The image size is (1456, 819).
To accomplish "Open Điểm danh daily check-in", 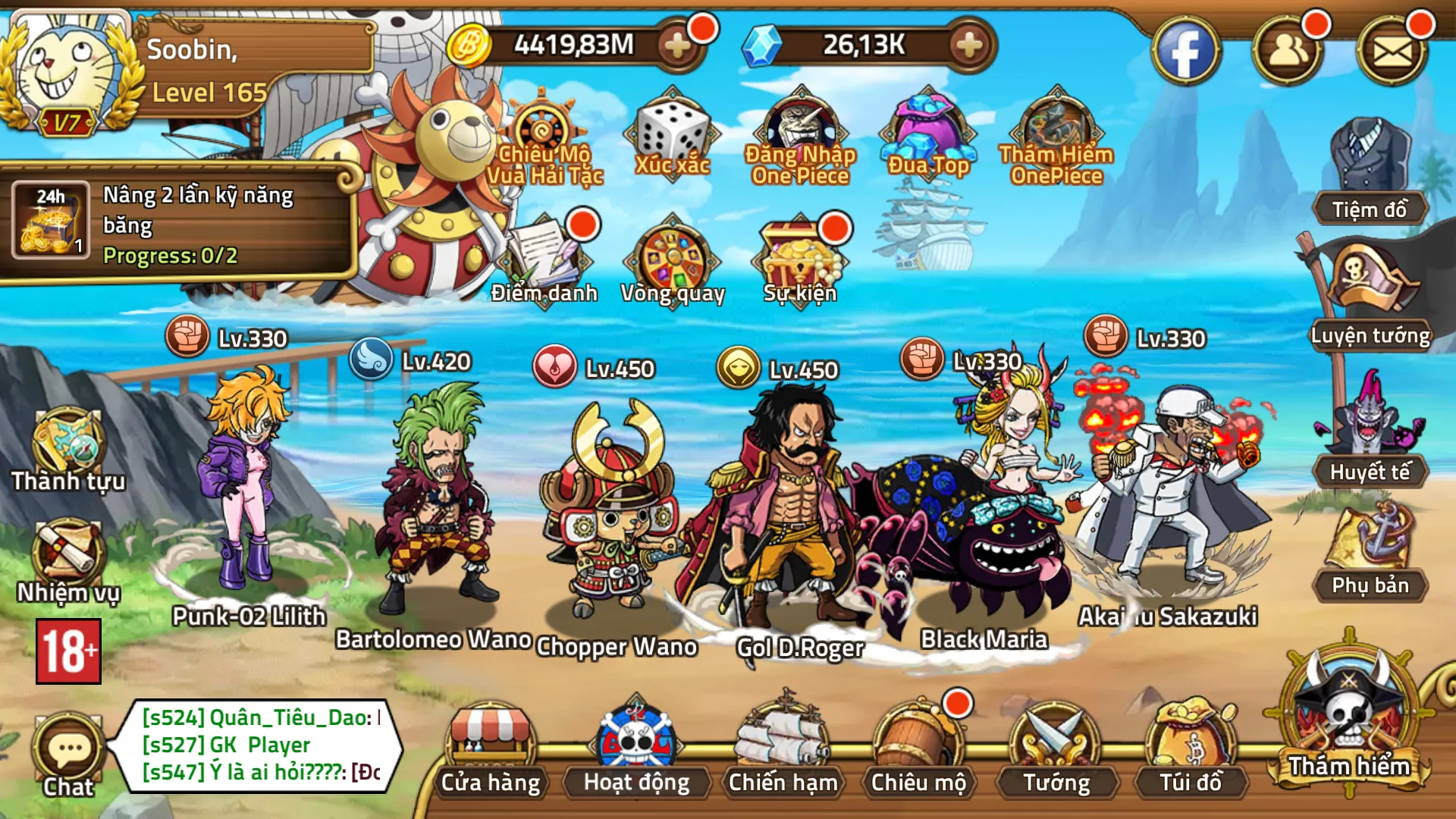I will tap(543, 254).
